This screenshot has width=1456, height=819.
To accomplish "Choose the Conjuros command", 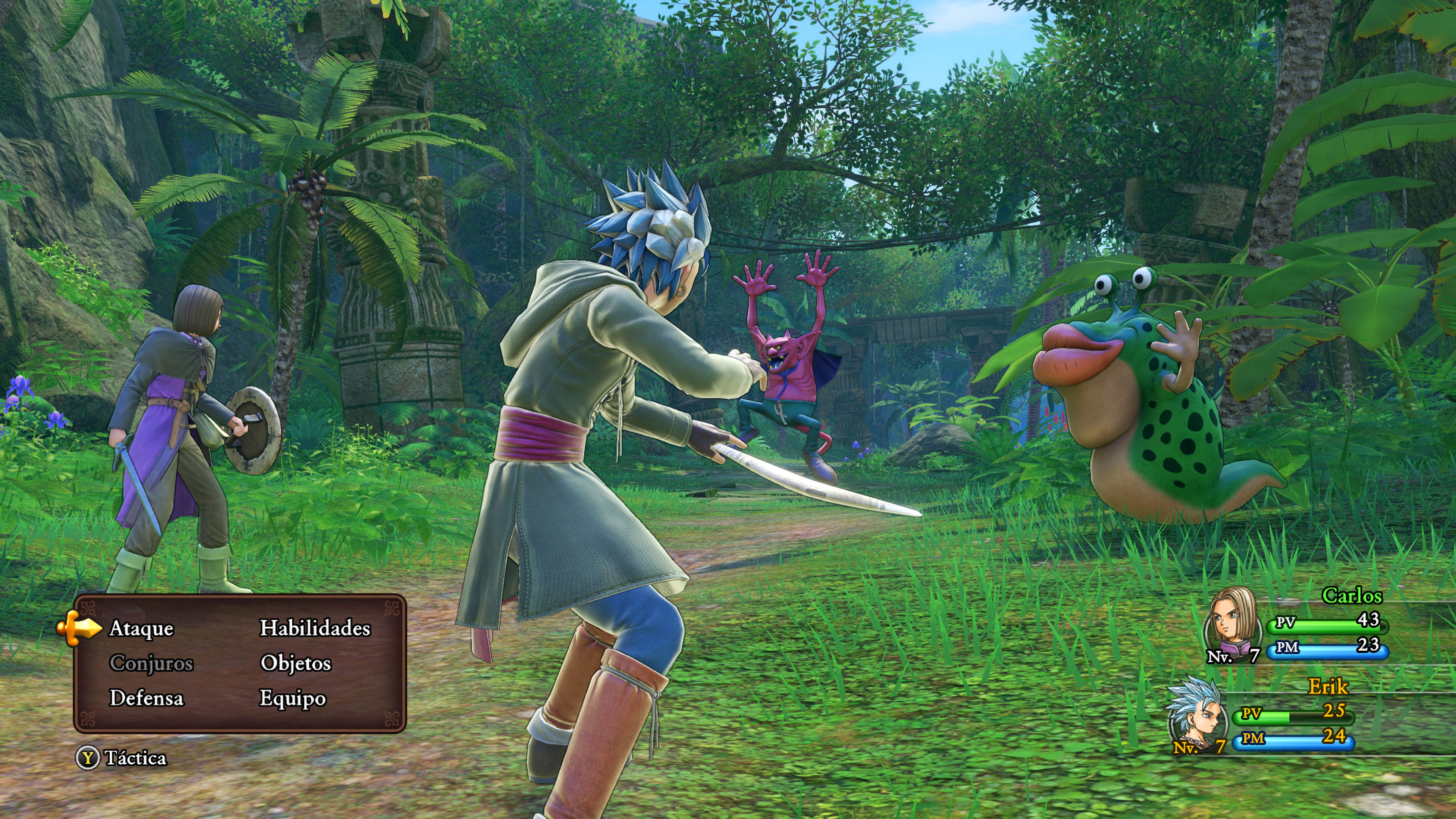I will pos(151,663).
